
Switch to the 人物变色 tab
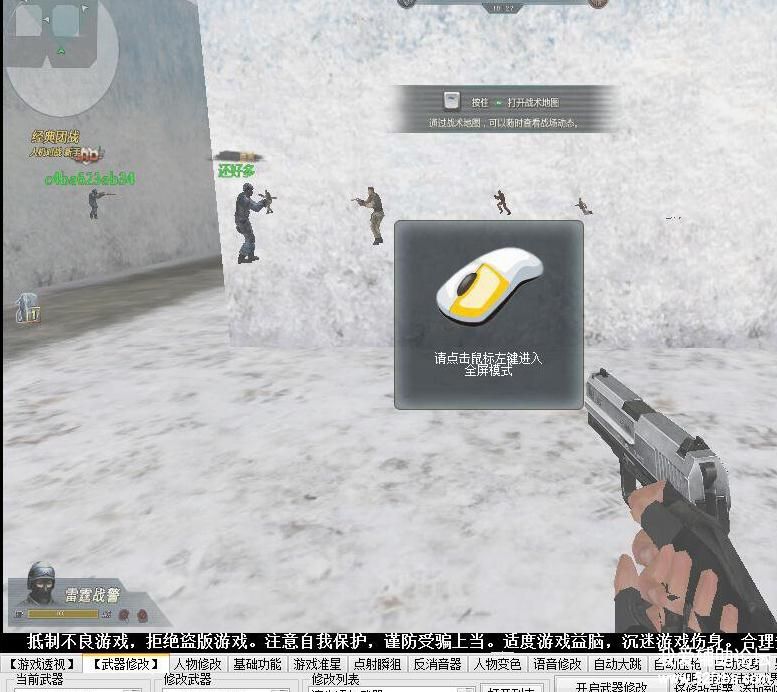coord(498,664)
